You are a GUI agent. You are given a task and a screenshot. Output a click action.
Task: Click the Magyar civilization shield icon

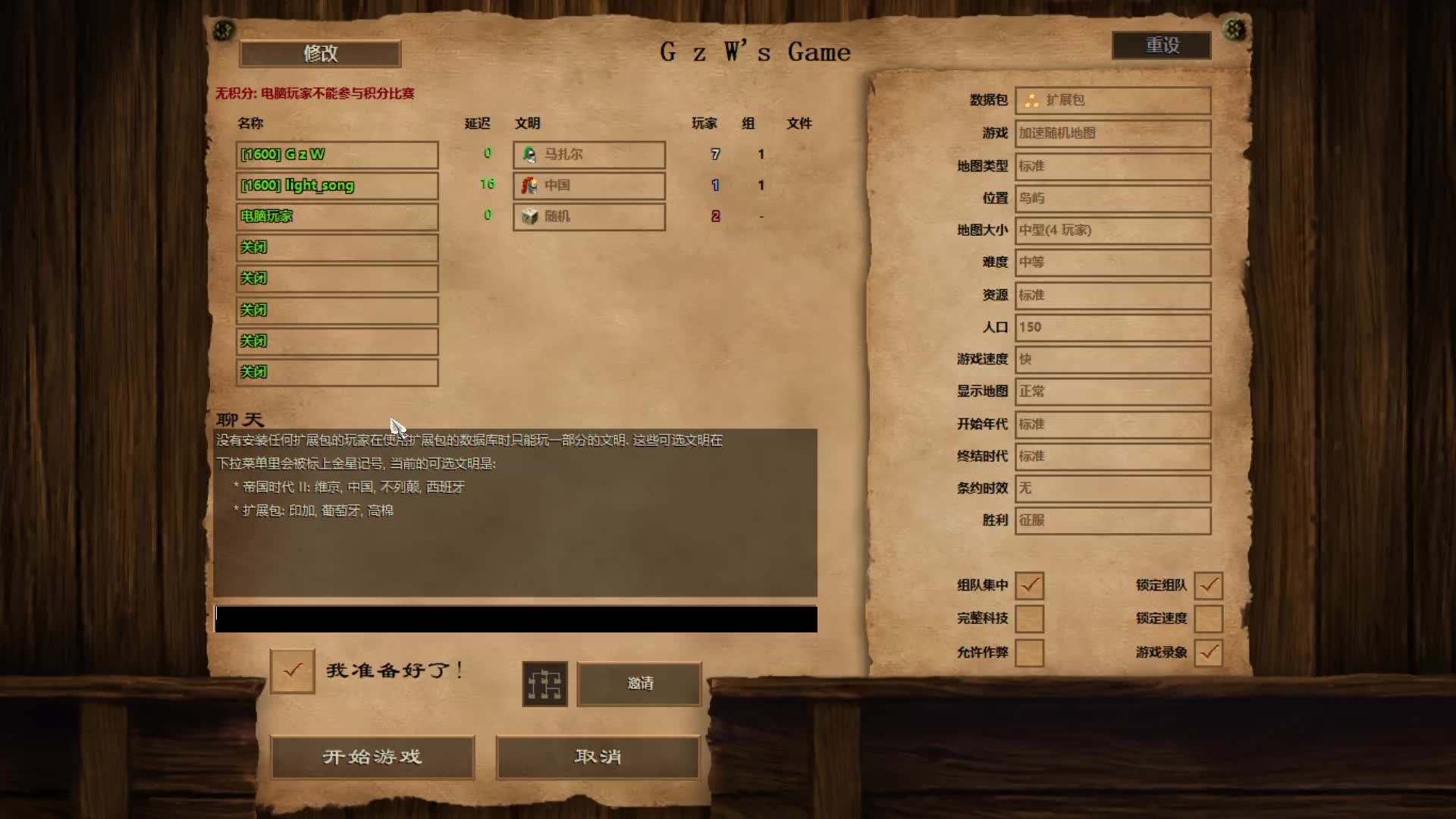pyautogui.click(x=529, y=155)
